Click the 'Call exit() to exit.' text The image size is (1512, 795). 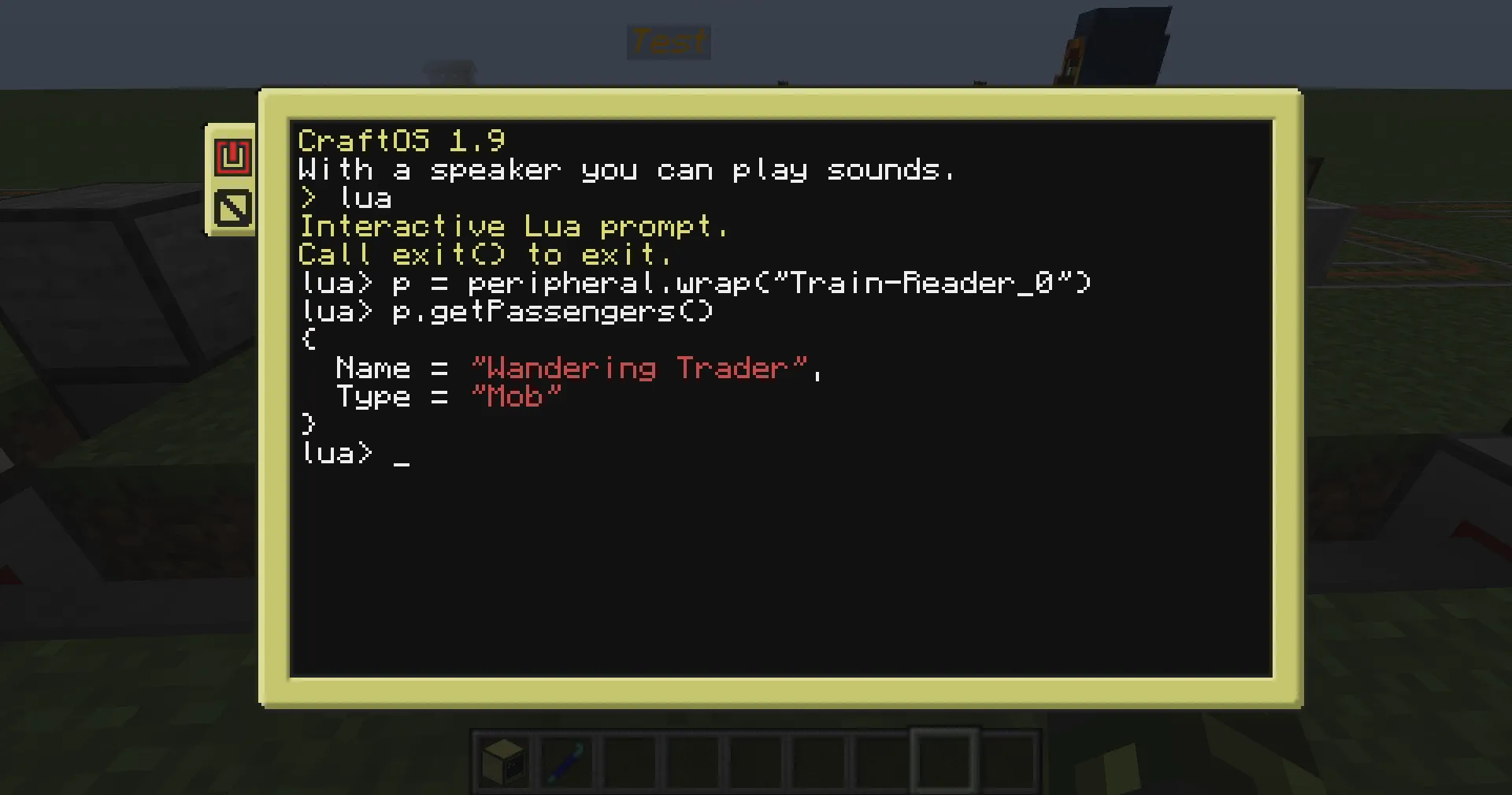(484, 254)
